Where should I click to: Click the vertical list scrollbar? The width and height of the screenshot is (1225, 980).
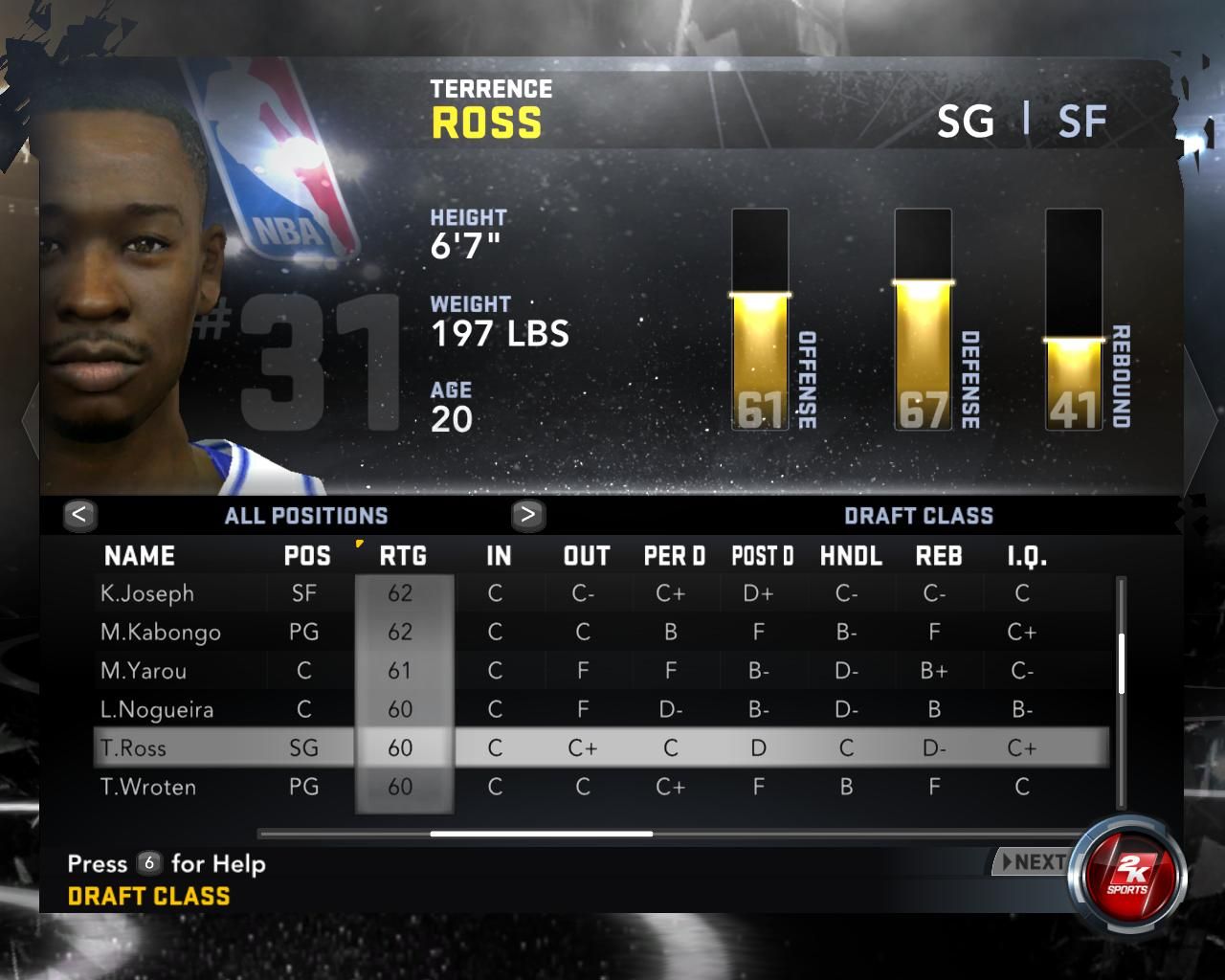(1121, 662)
